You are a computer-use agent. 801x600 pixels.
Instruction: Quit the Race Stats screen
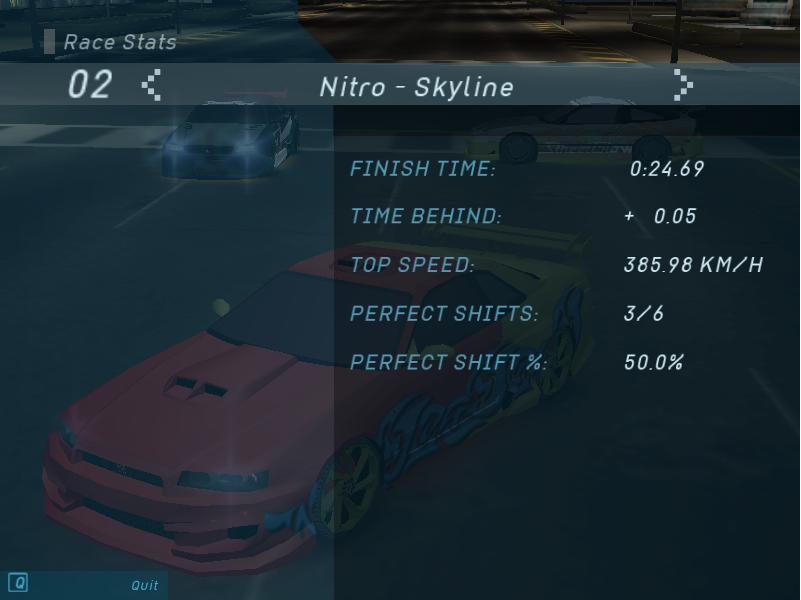(x=144, y=585)
